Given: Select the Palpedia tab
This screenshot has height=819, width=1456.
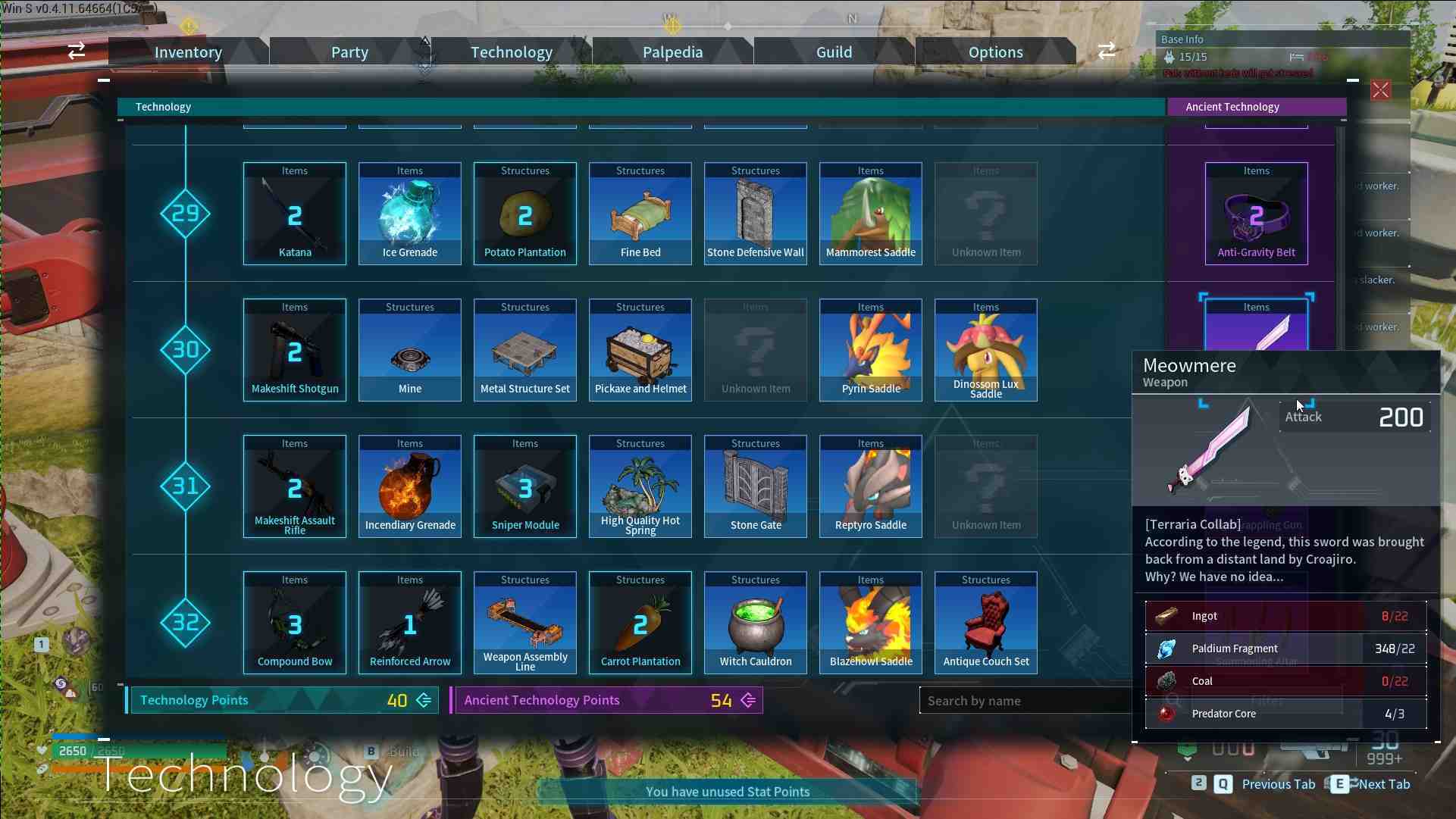Looking at the screenshot, I should 672,52.
